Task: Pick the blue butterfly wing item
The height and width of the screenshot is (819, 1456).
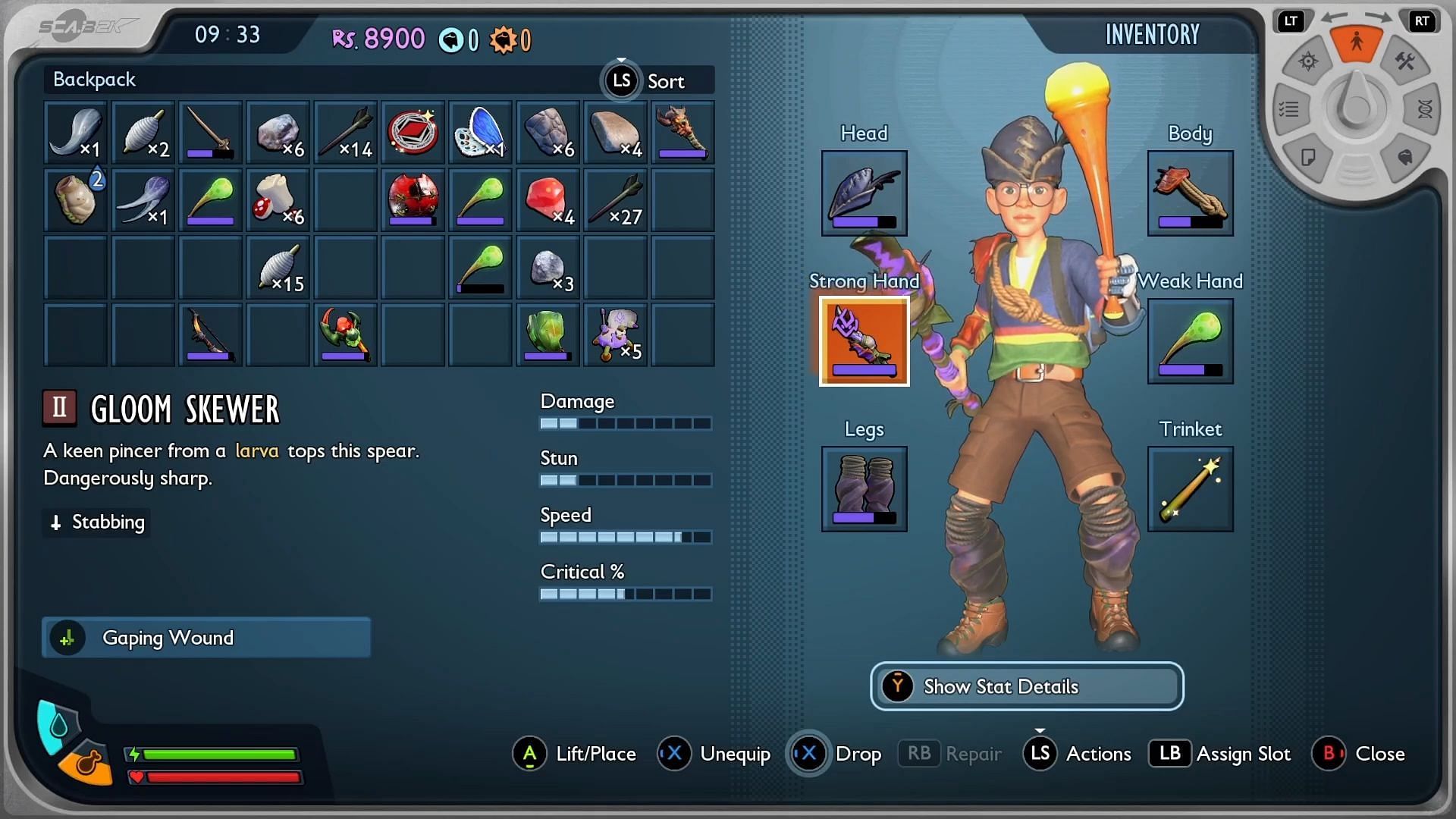Action: coord(480,132)
